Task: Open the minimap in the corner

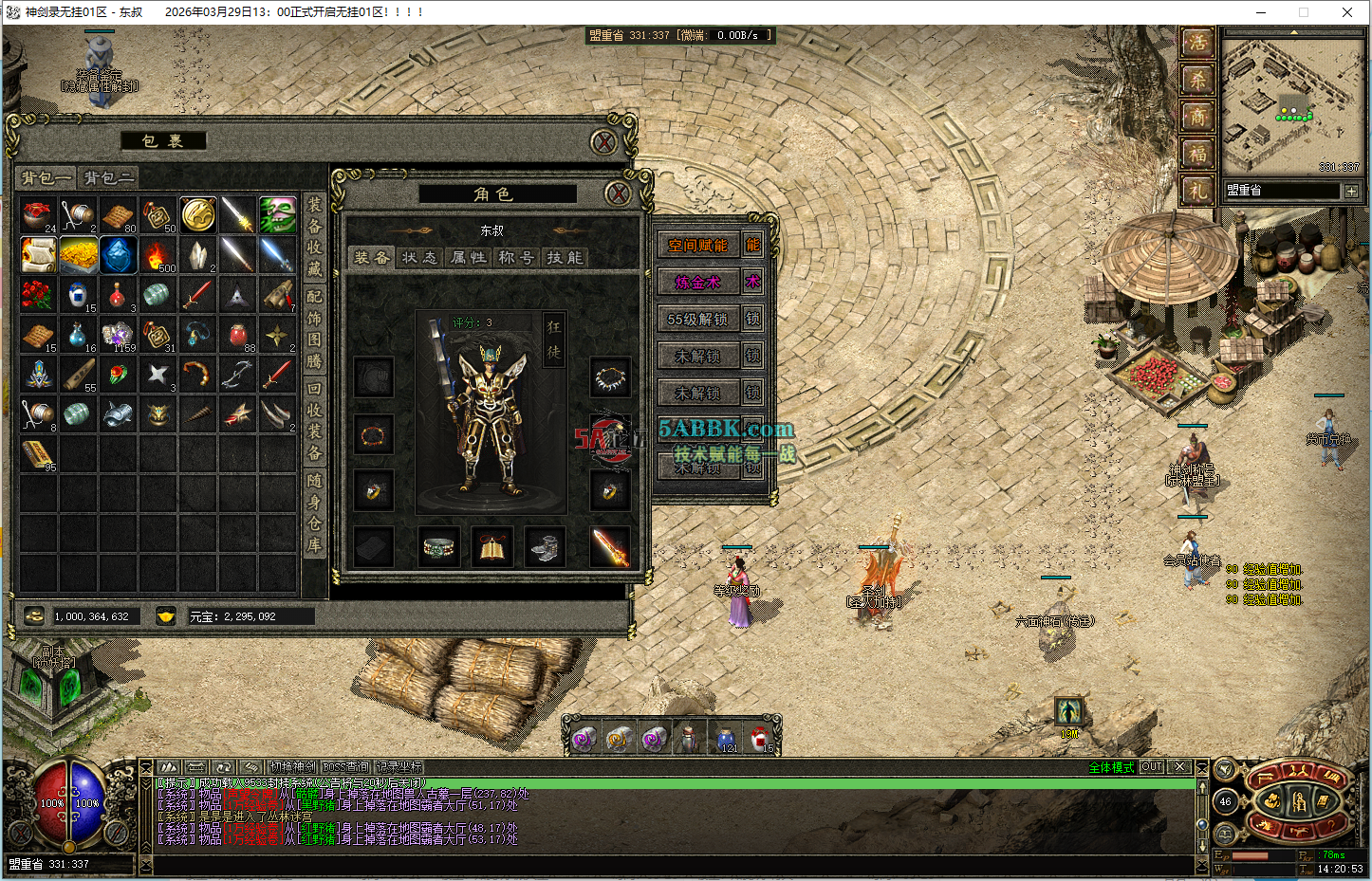Action: point(1292,104)
